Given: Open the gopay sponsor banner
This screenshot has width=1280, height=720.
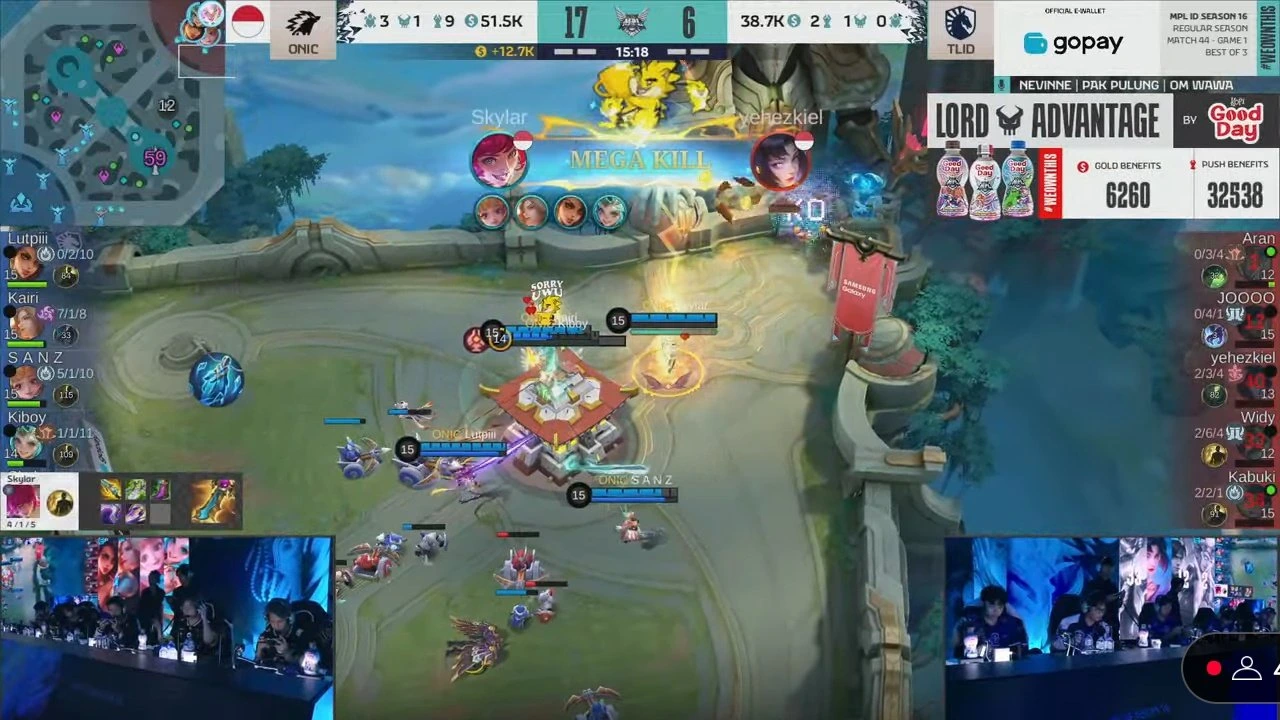Looking at the screenshot, I should [x=1073, y=43].
